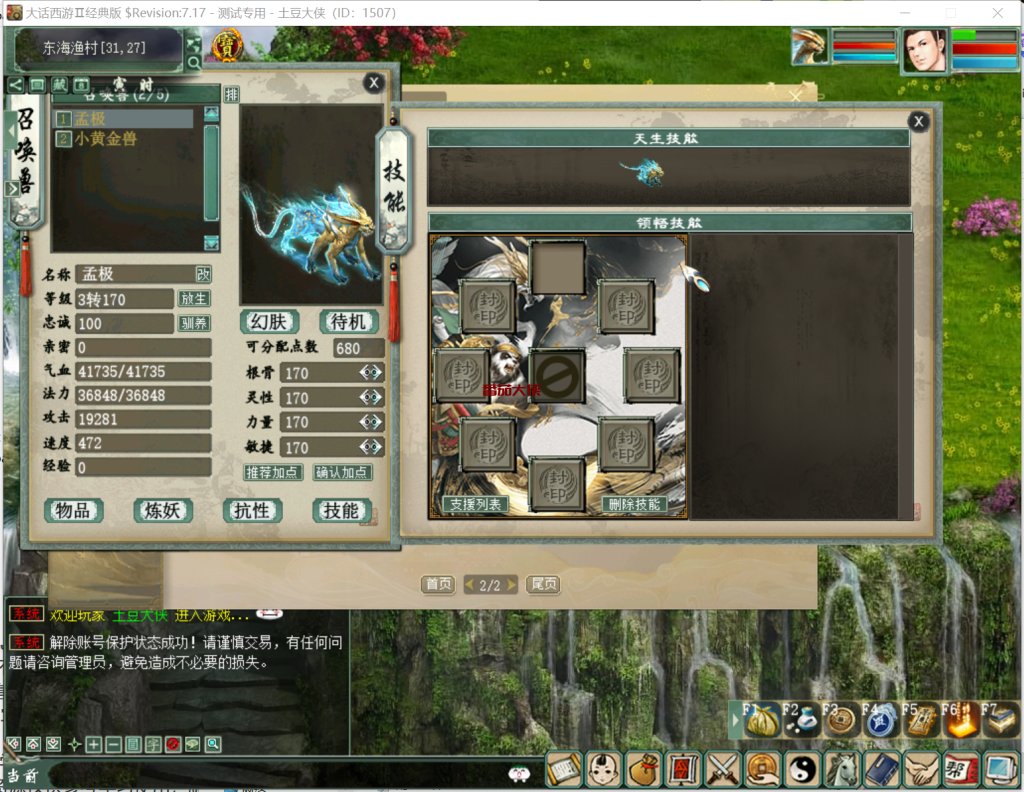Click the 待机 standby button

click(348, 322)
